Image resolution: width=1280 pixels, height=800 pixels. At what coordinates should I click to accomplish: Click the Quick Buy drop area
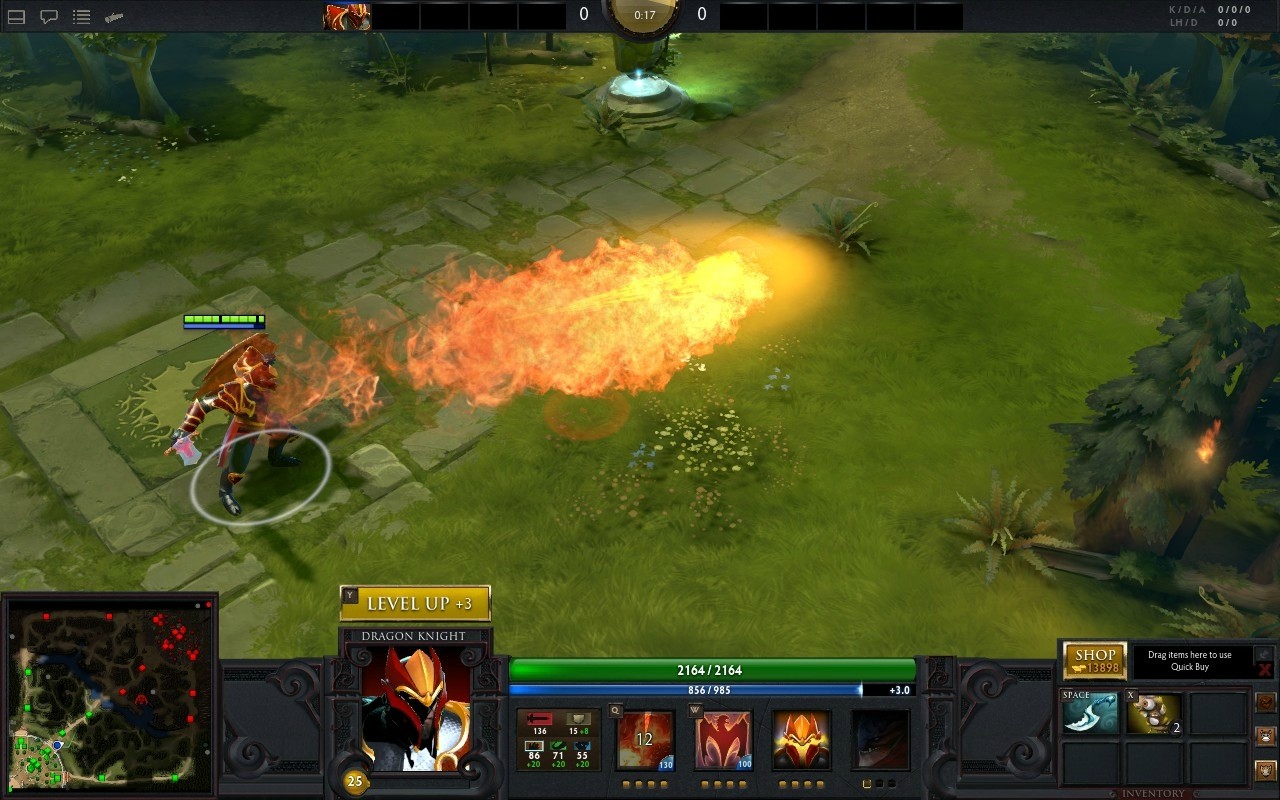click(x=1189, y=661)
